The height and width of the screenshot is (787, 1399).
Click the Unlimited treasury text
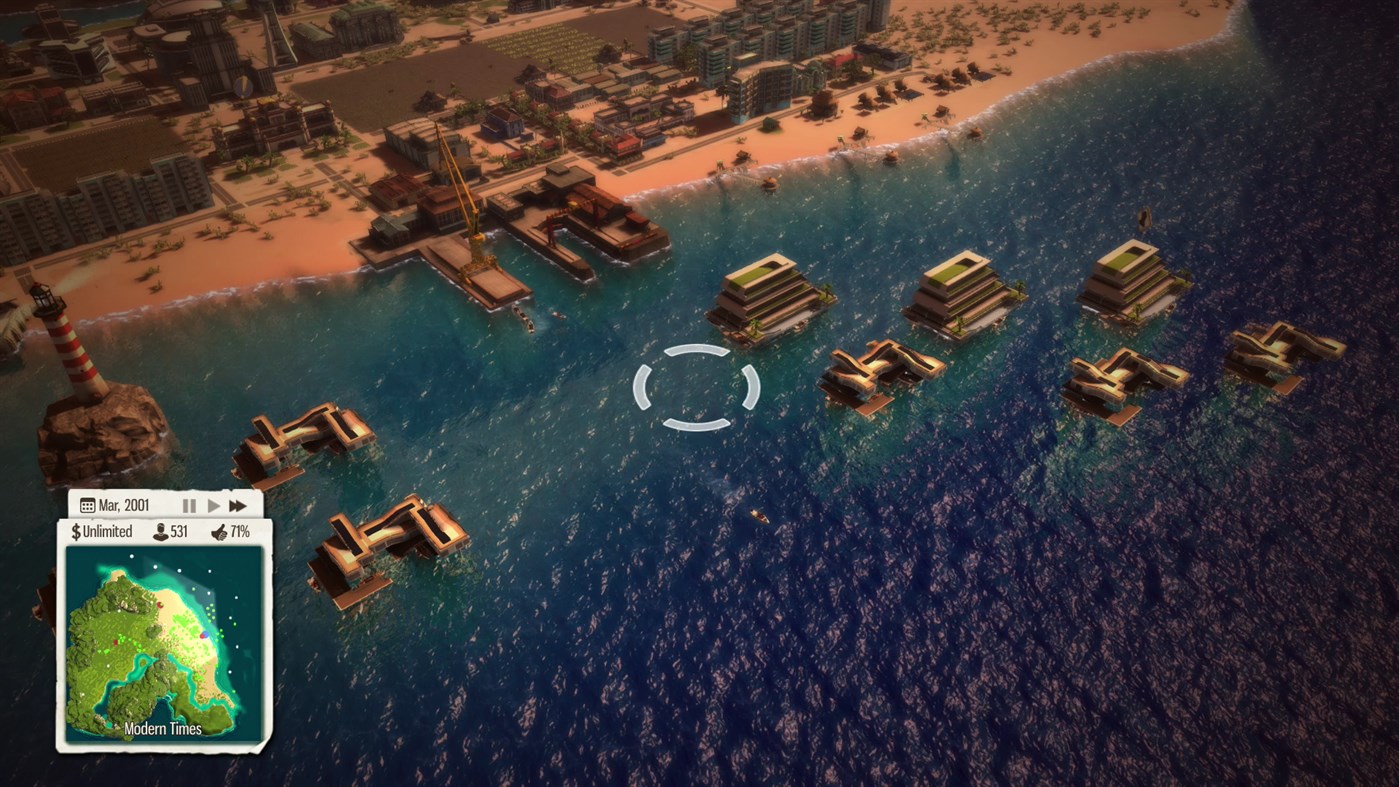(x=110, y=531)
